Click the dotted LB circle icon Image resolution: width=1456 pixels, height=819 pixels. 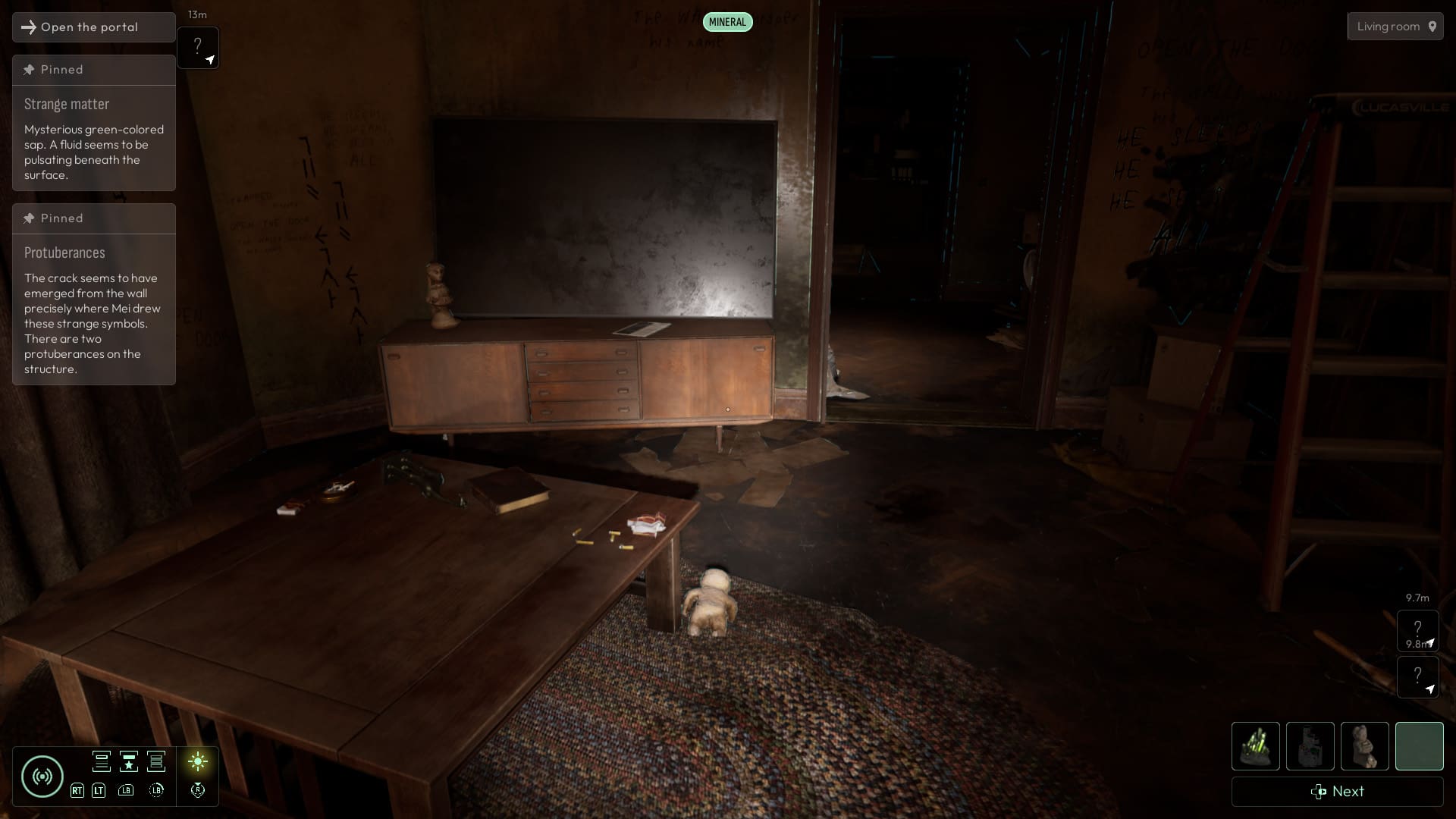pos(156,790)
